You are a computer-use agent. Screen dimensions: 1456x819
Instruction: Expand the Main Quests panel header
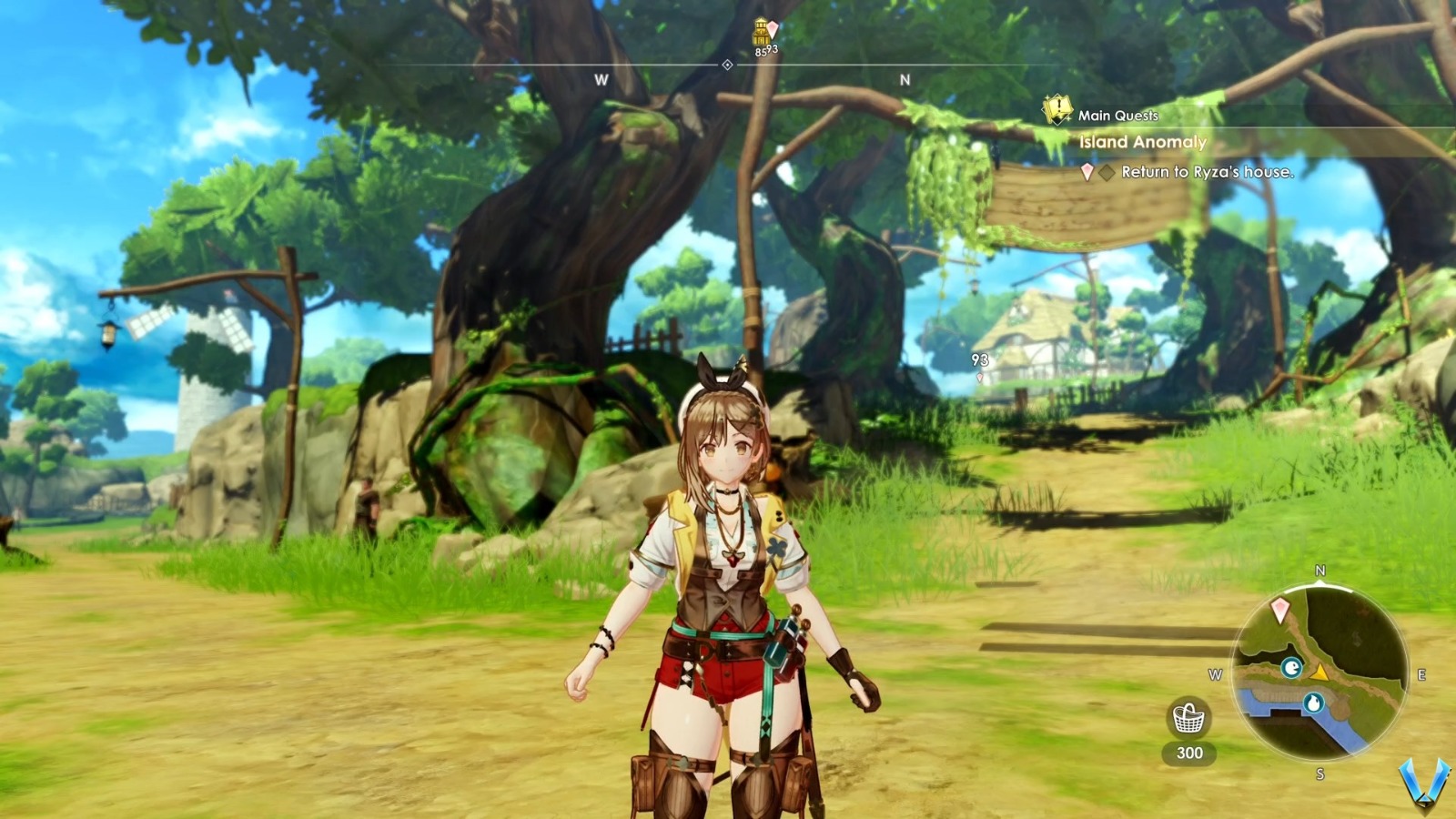tap(1117, 115)
